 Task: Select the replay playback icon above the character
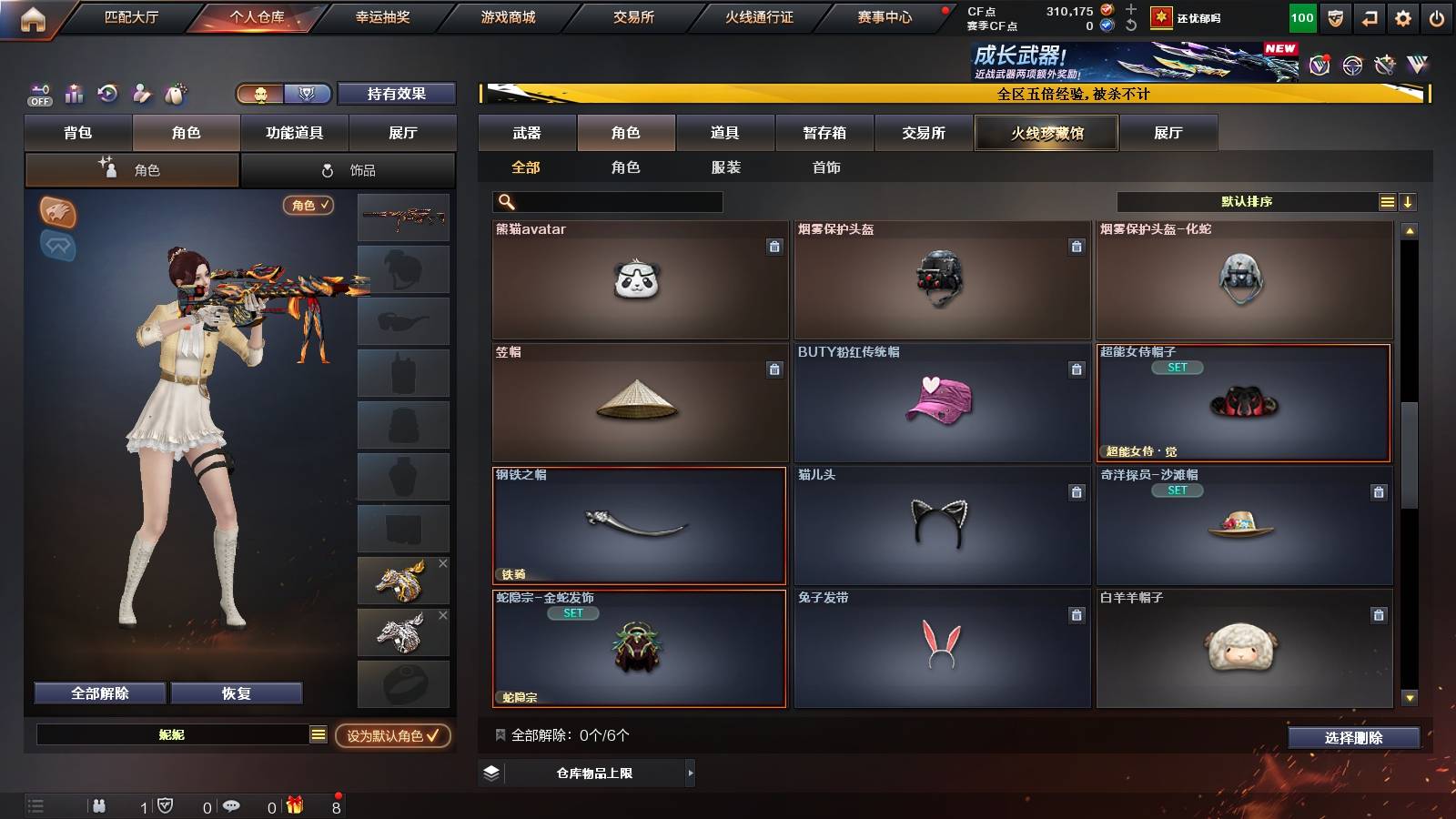click(x=106, y=94)
